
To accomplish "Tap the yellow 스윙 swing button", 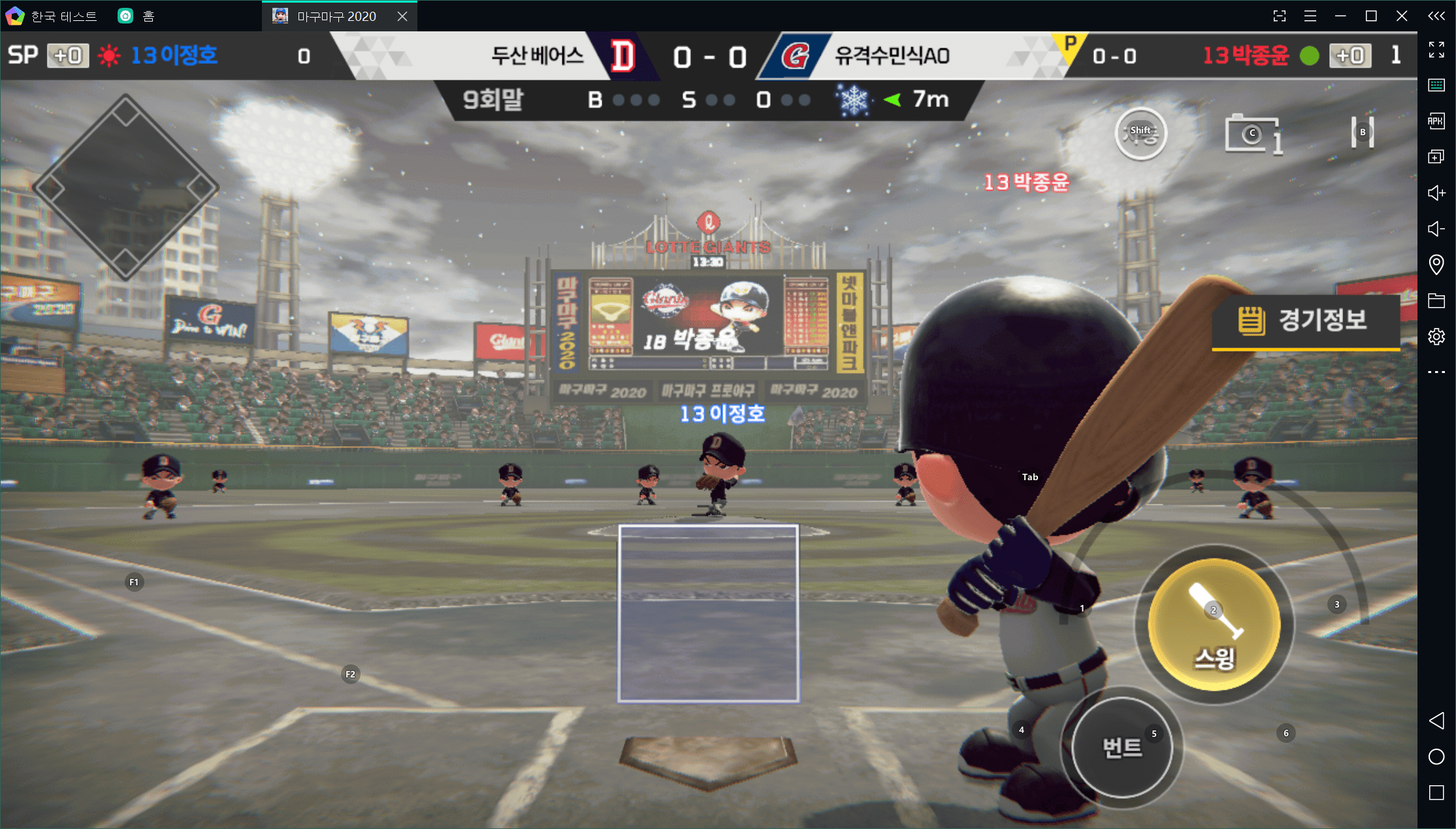I will tap(1214, 625).
